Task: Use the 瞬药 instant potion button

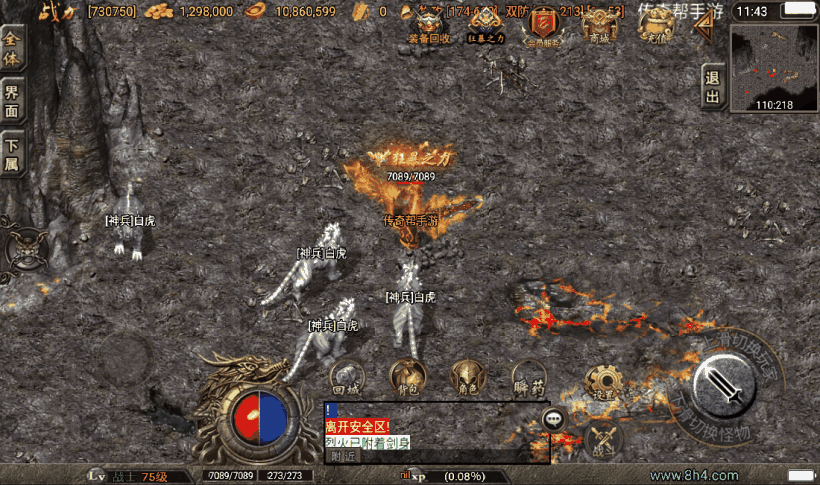Action: point(528,378)
